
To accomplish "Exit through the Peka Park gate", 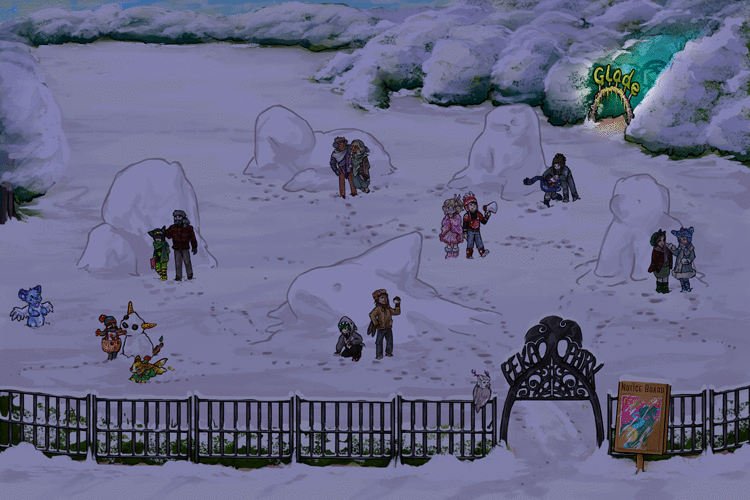I will (552, 400).
